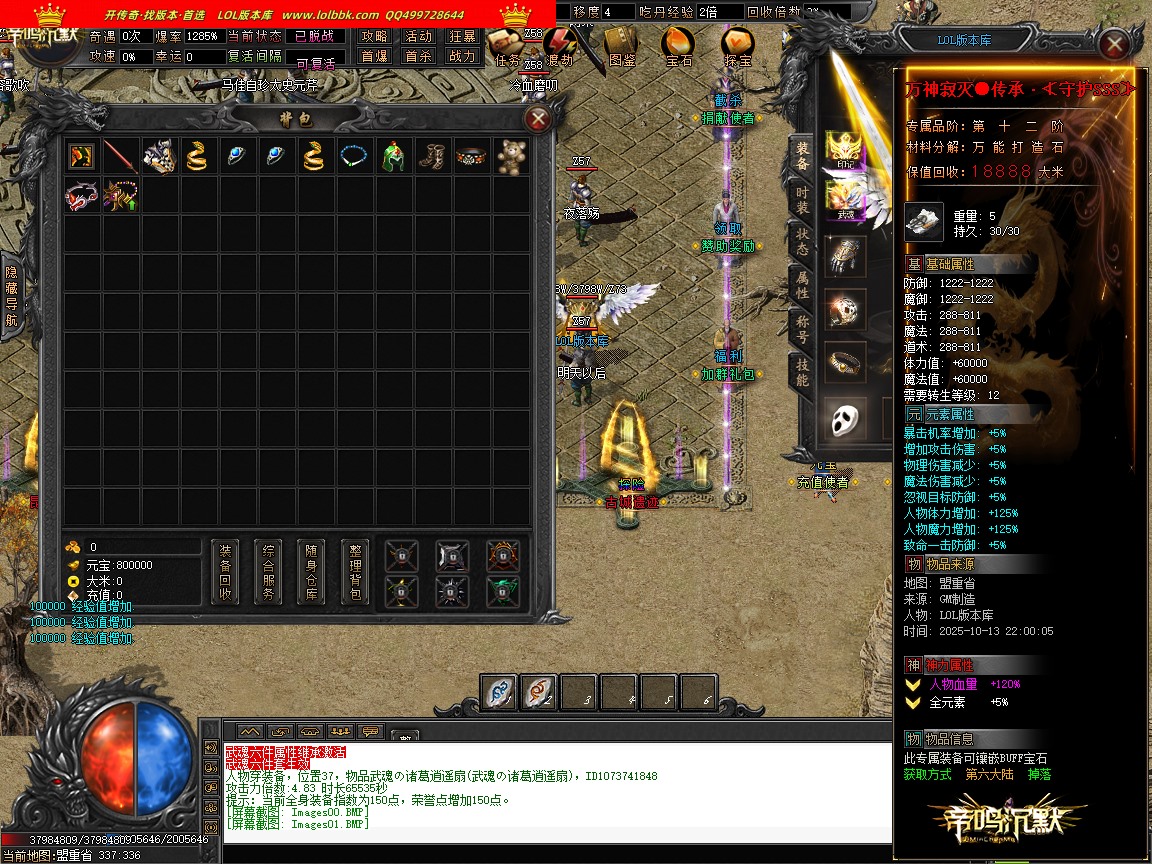The image size is (1152, 864).
Task: Open the 宝石 gem menu icon
Action: click(x=678, y=47)
